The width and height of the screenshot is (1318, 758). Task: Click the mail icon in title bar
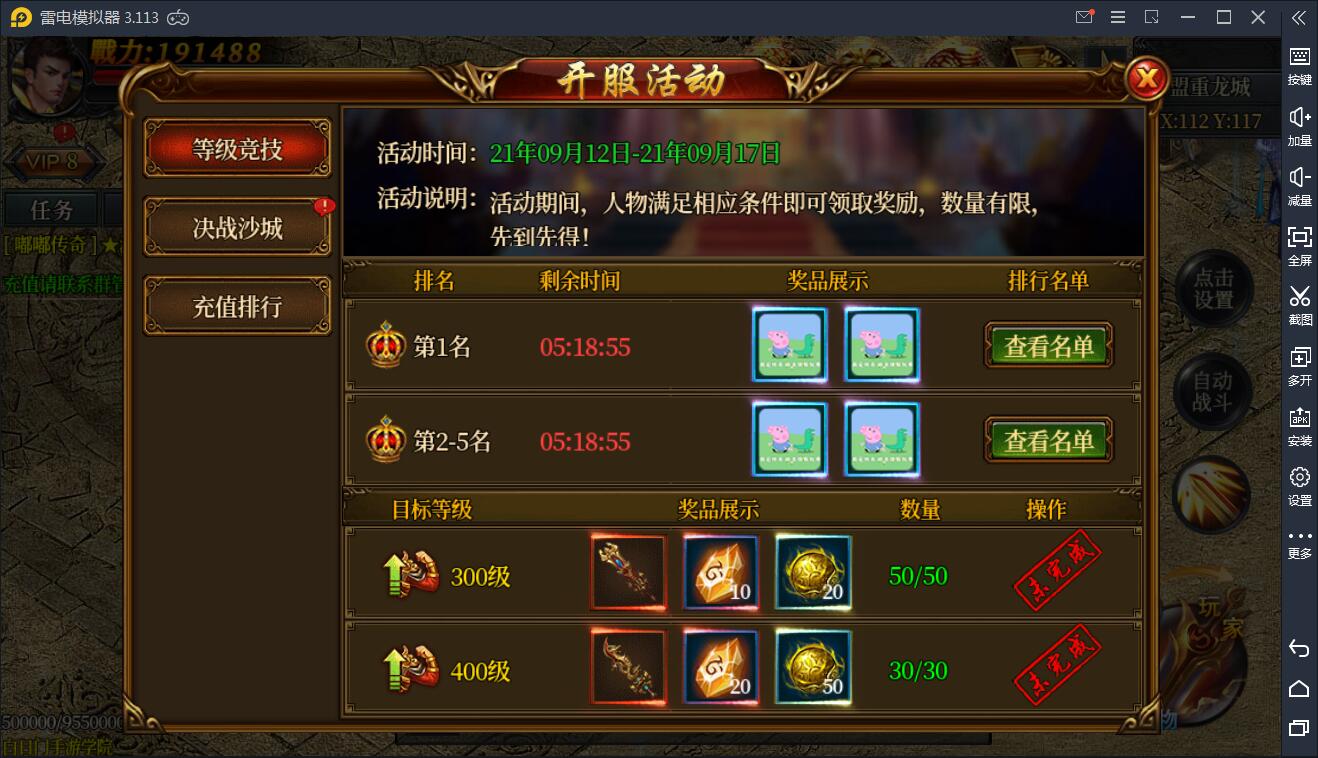(1083, 17)
